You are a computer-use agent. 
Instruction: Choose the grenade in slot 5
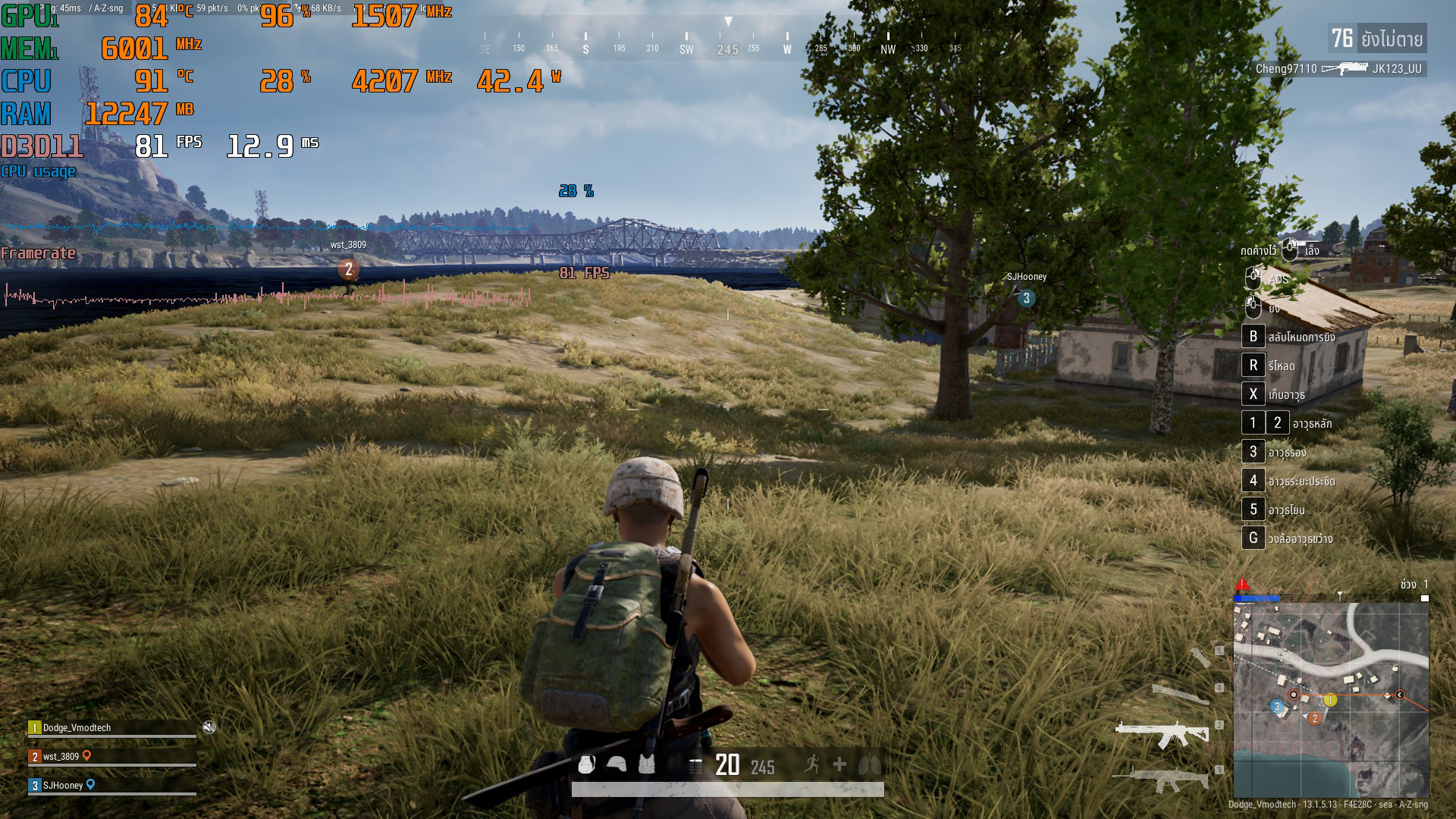[1200, 655]
